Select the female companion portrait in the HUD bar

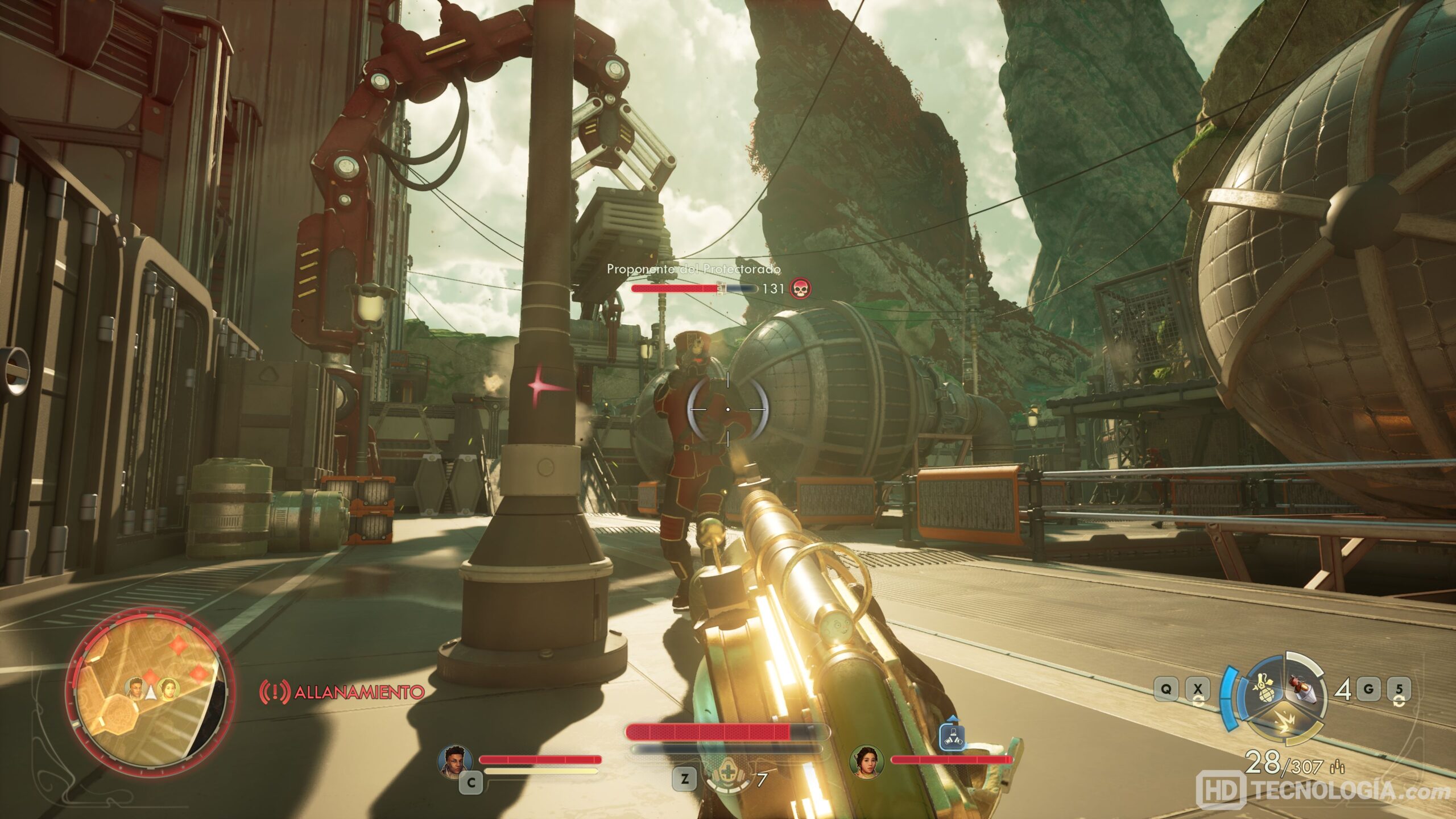tap(867, 761)
